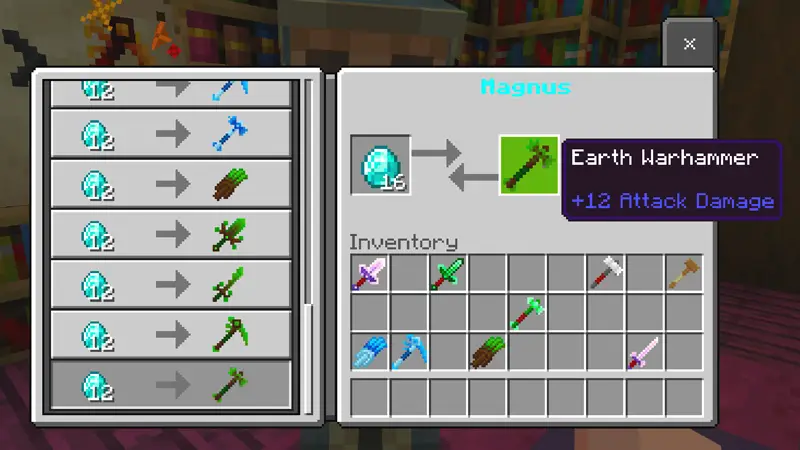Select the icy blue gauntlet in inventory
The image size is (800, 450).
point(369,352)
